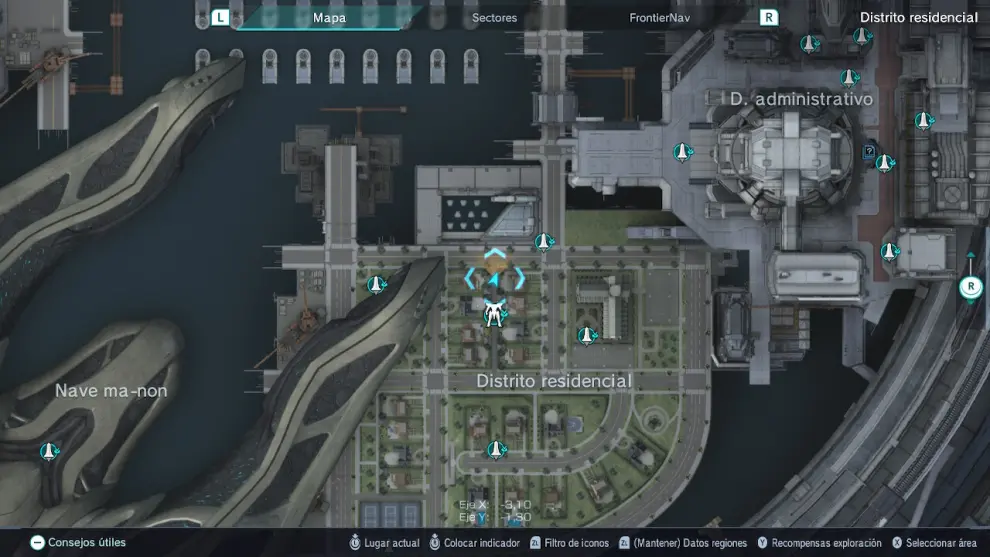Viewport: 990px width, 557px height.
Task: Select the question mark marker on the map
Action: tap(869, 152)
